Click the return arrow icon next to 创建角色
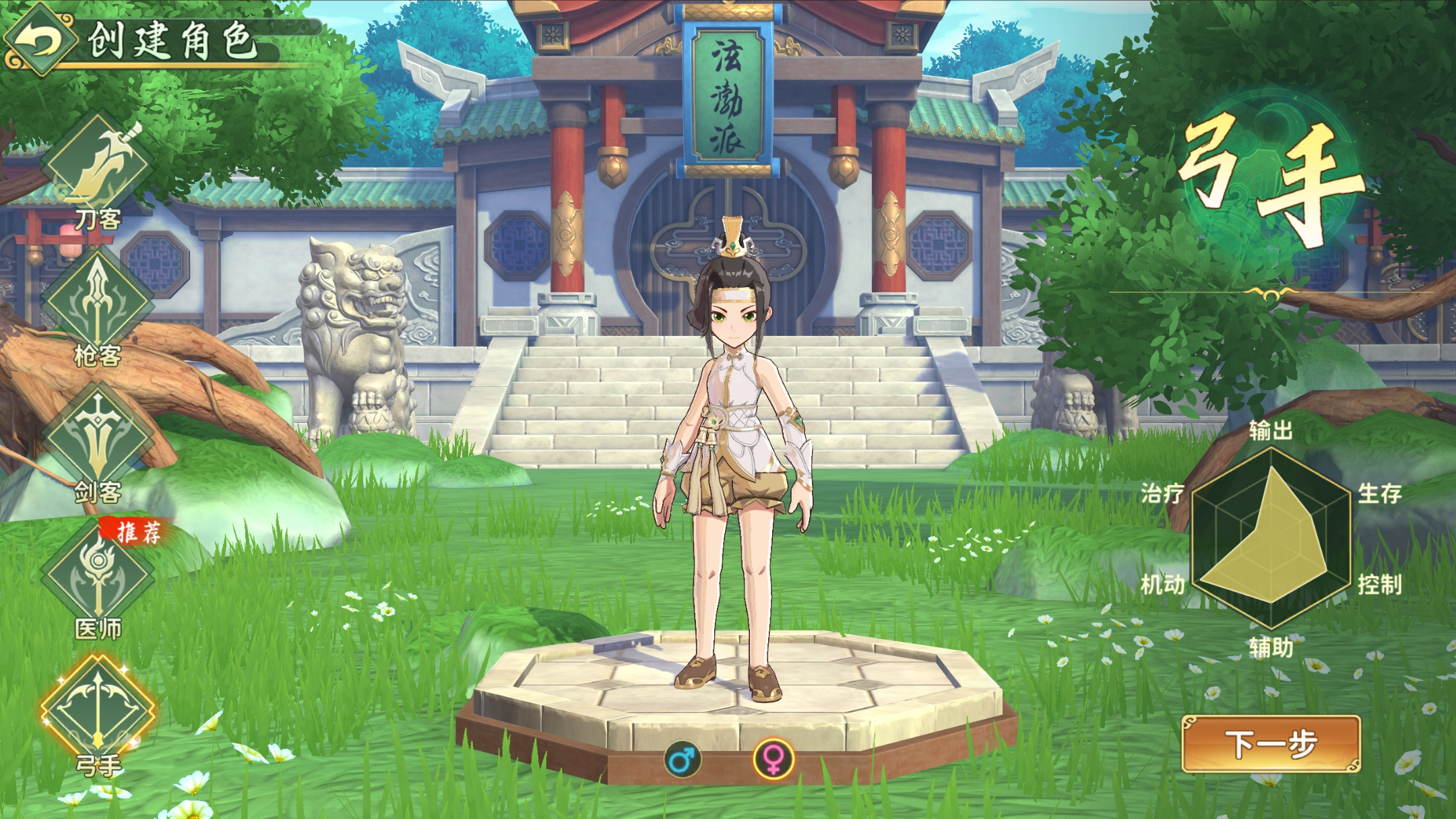 pos(42,38)
